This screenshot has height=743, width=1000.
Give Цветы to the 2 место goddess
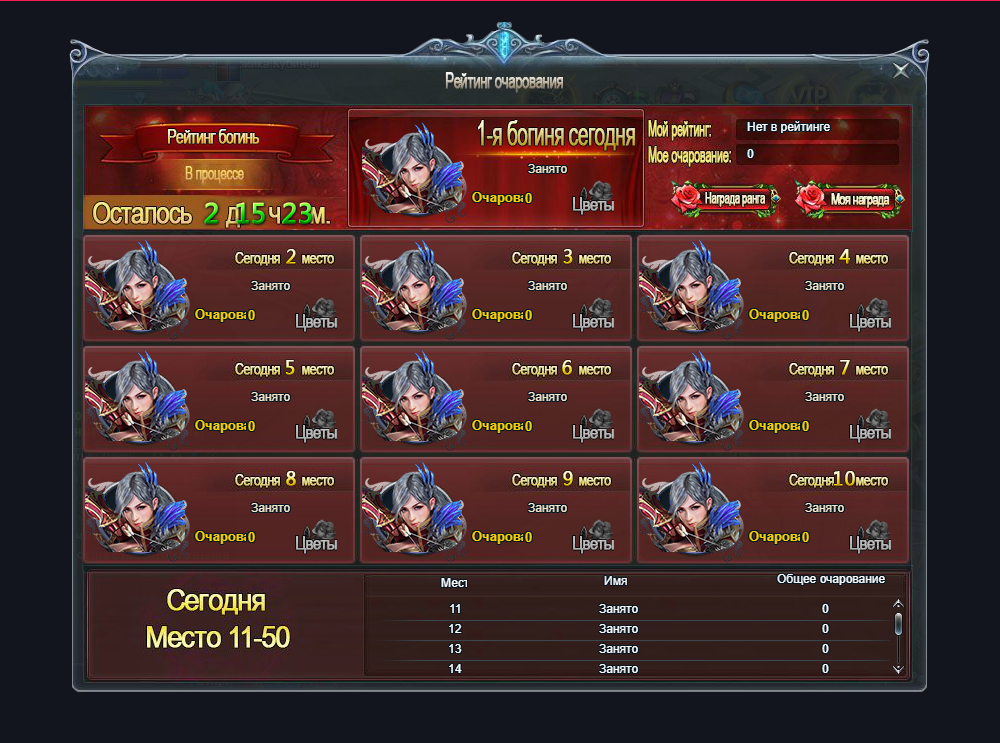pos(316,316)
